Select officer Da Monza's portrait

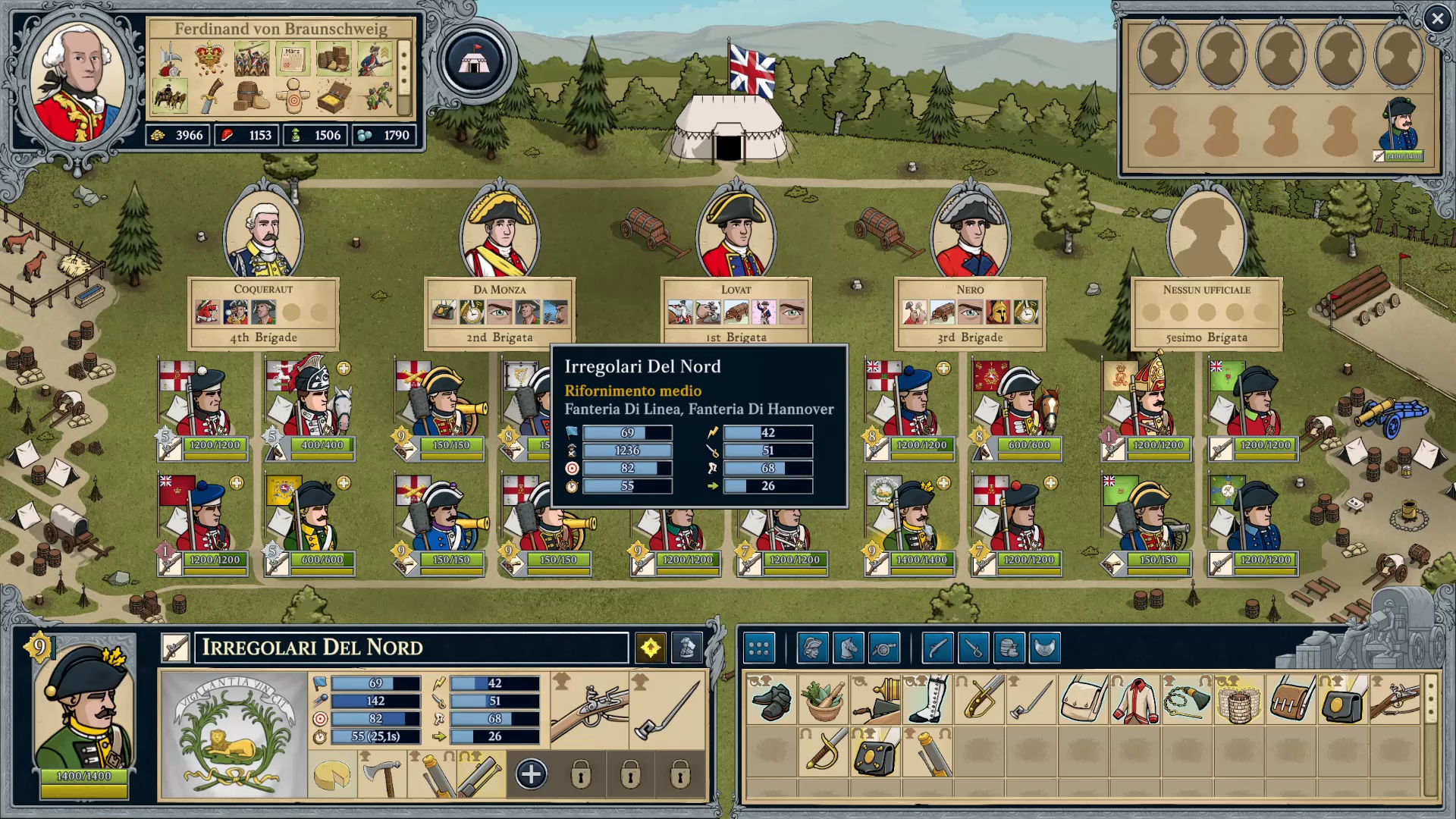(x=500, y=237)
